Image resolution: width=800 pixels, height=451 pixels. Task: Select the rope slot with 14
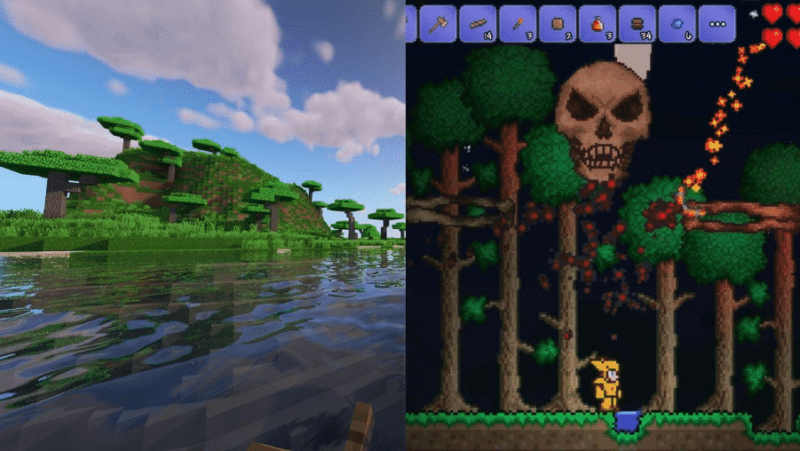tap(478, 23)
